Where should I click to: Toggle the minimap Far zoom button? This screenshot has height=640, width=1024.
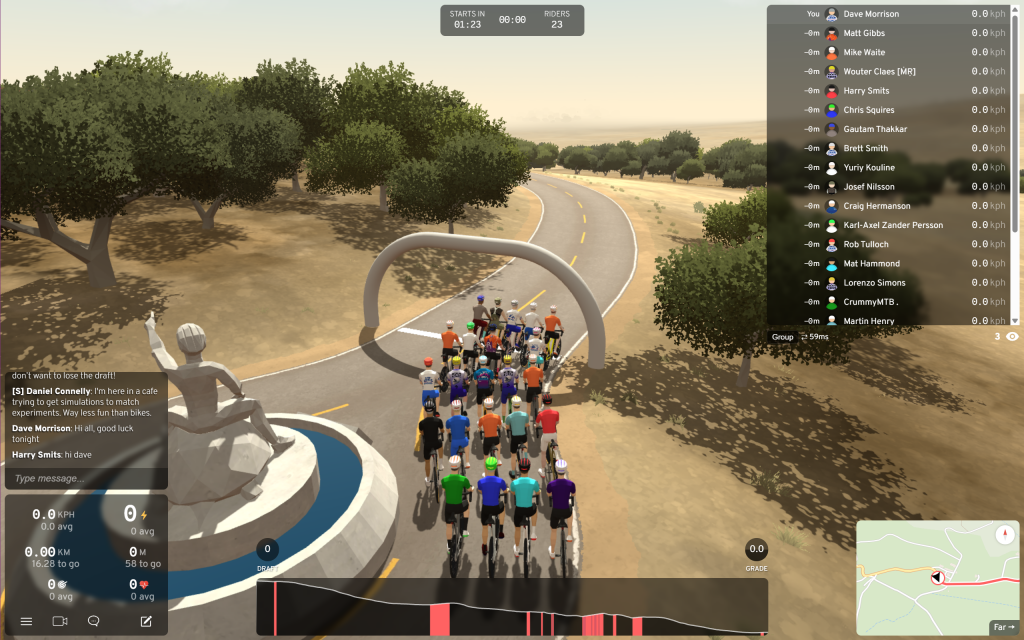tap(1003, 627)
